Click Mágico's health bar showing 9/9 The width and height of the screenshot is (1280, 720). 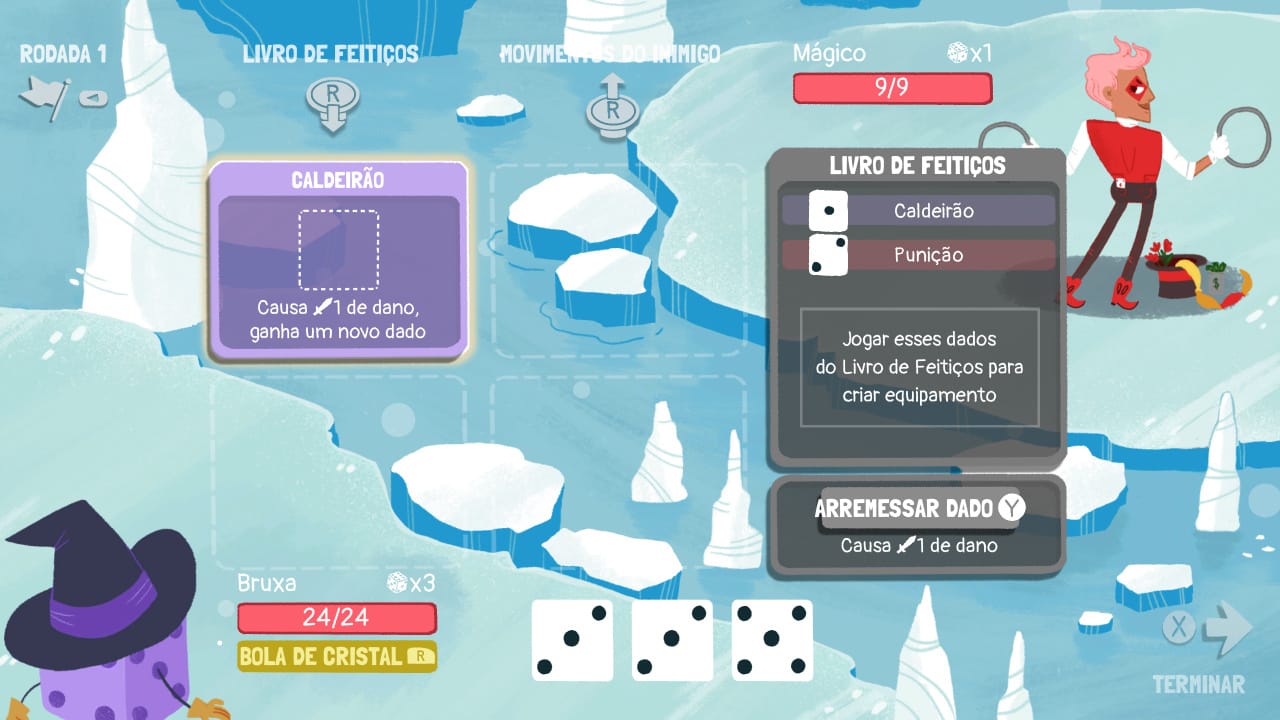(893, 89)
